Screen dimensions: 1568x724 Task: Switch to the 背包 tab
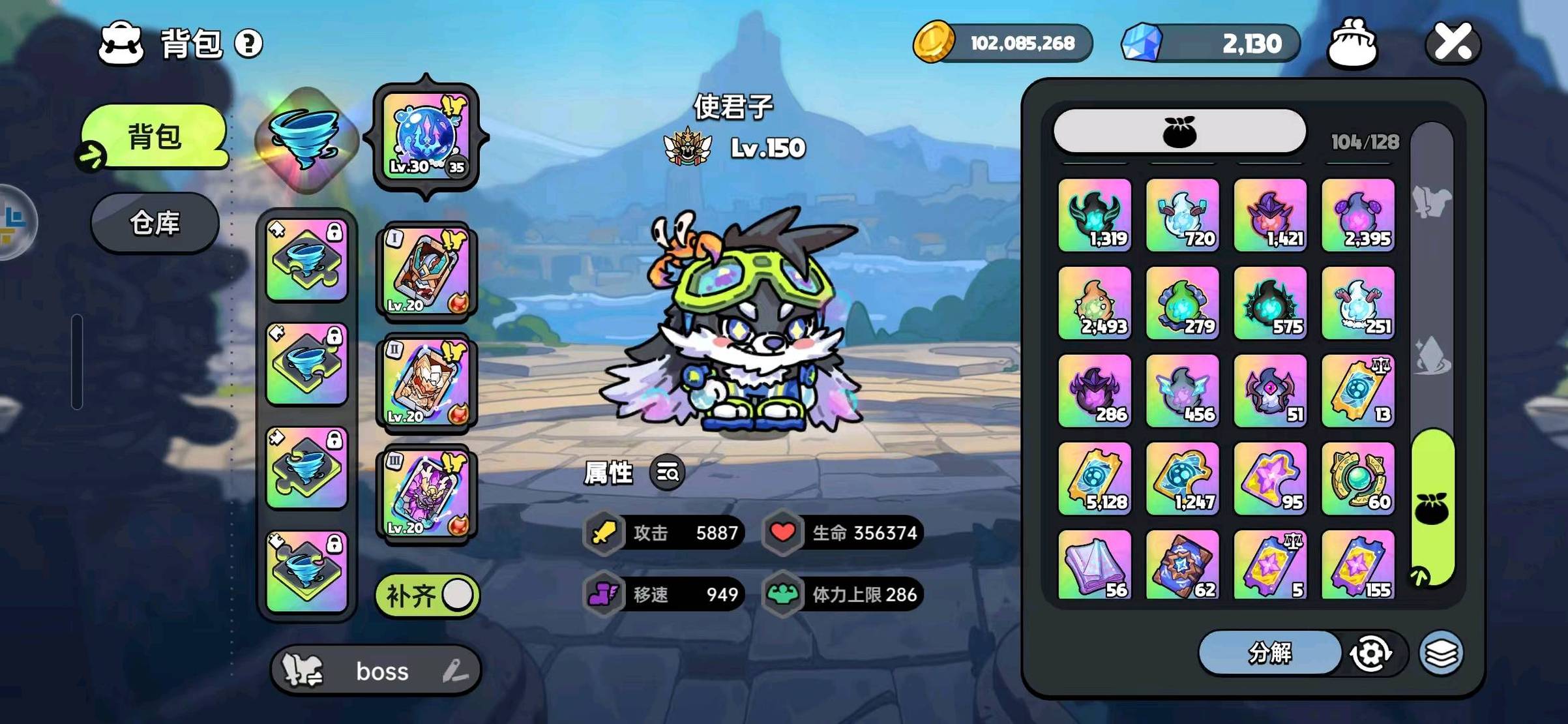(x=155, y=137)
